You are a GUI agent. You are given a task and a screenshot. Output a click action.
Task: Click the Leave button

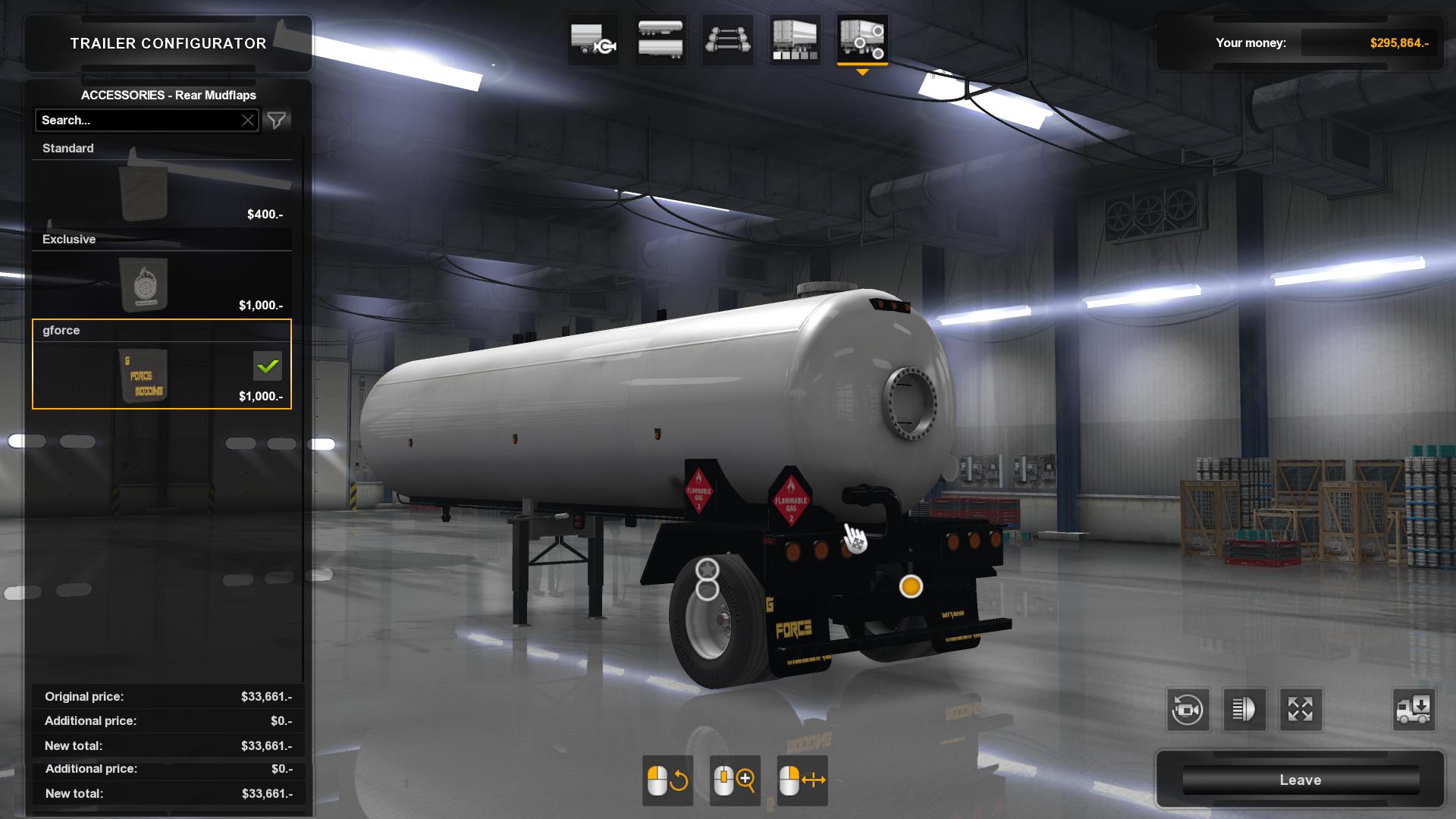(1300, 780)
